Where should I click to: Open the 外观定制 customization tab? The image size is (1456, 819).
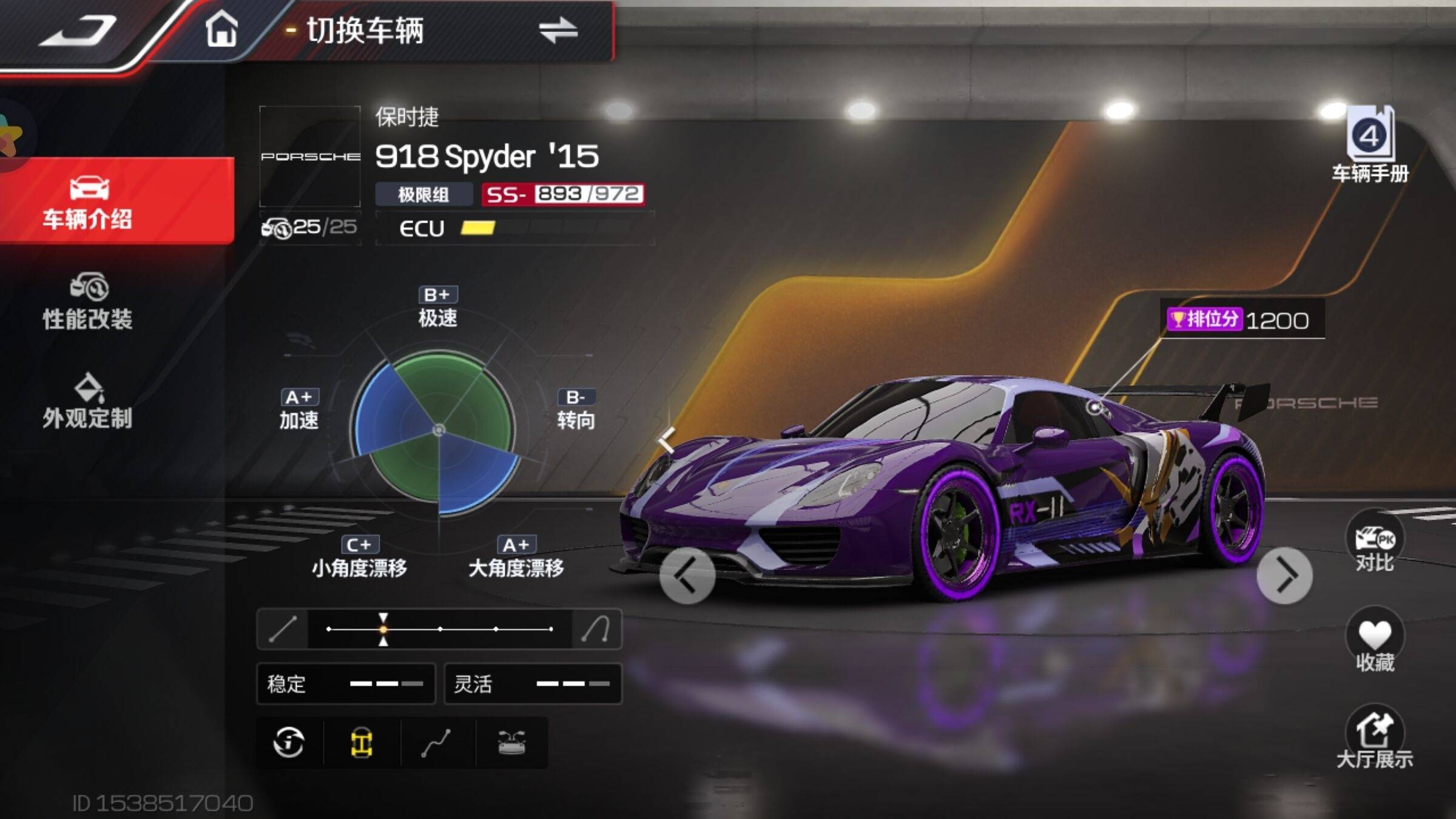(88, 402)
